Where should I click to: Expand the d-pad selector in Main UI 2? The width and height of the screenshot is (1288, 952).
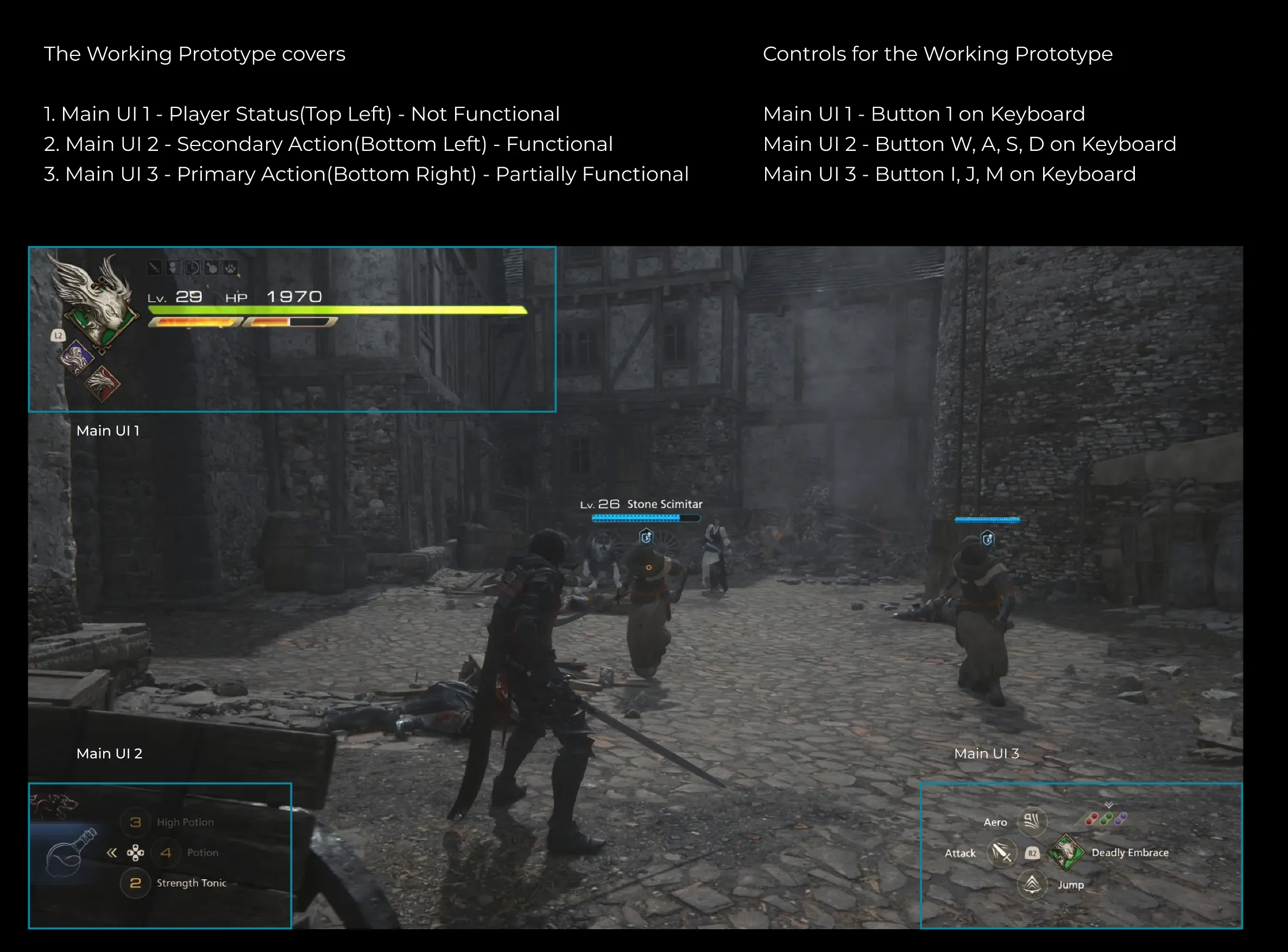(x=137, y=853)
